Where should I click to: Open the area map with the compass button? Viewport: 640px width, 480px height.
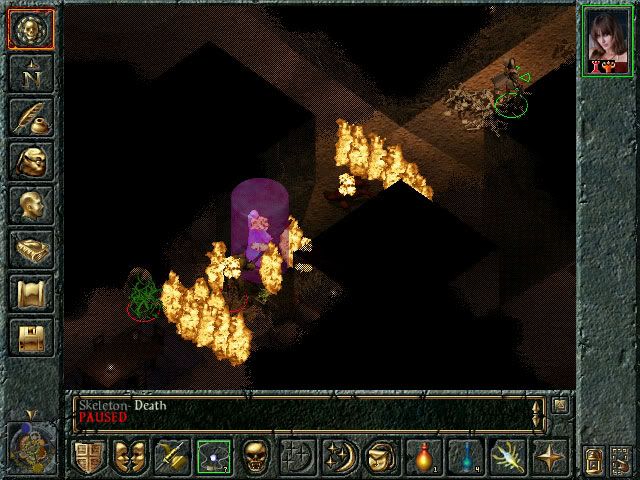pyautogui.click(x=30, y=72)
